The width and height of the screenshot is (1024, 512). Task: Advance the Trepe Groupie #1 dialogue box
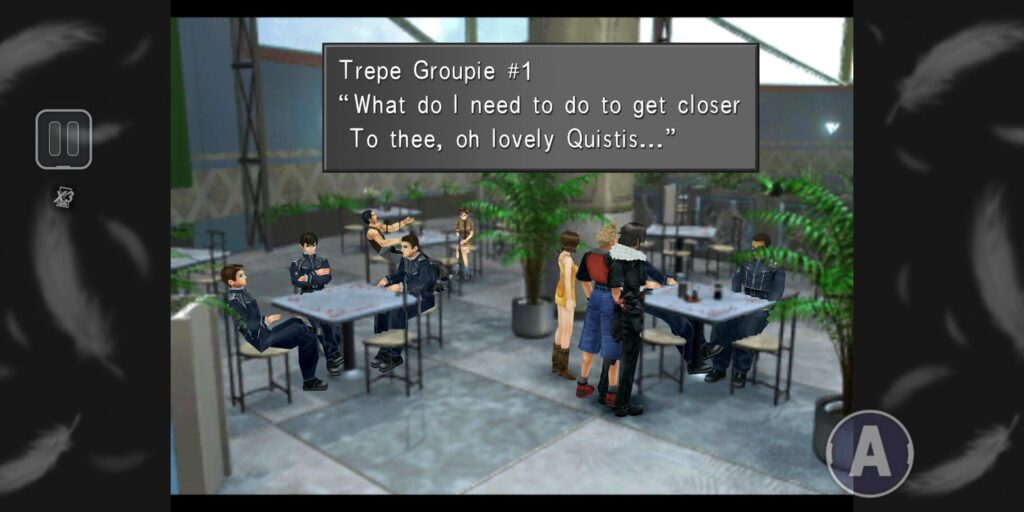click(540, 107)
